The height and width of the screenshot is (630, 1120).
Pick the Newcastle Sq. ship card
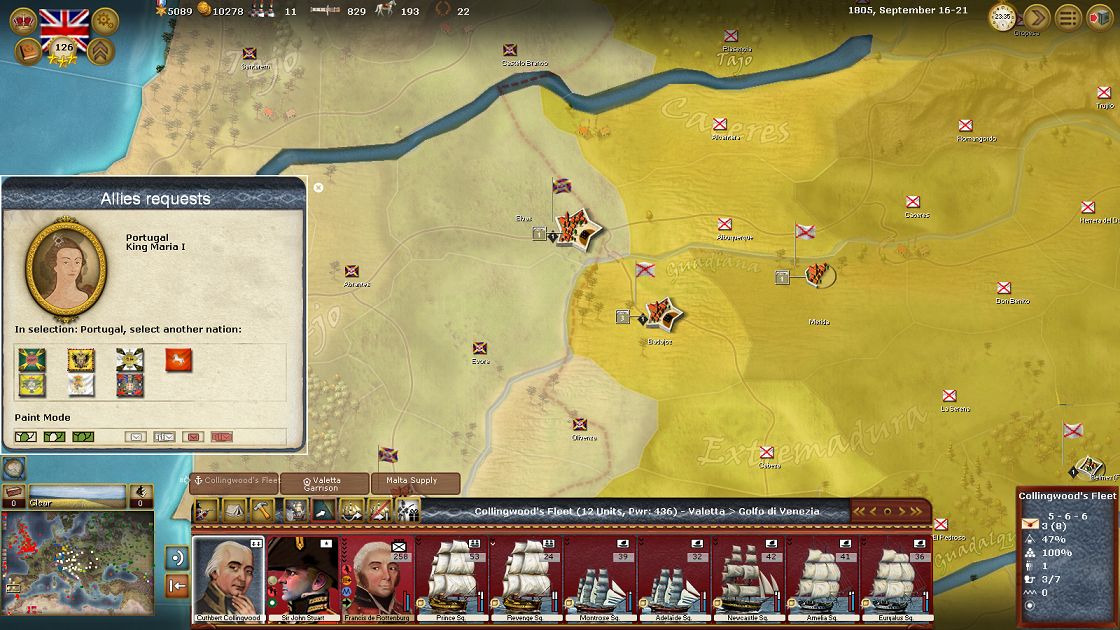point(746,578)
